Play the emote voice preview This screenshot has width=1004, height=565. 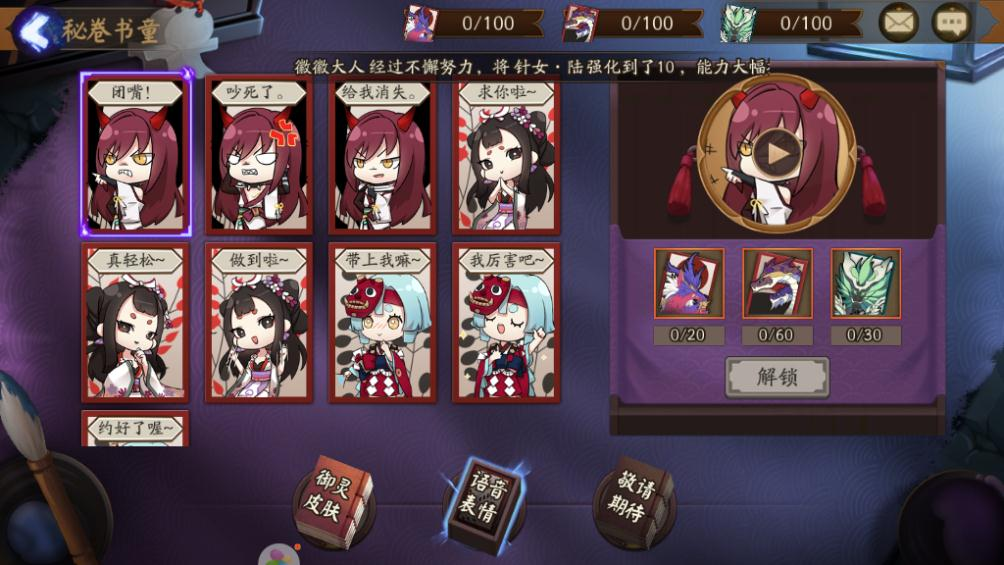(777, 153)
